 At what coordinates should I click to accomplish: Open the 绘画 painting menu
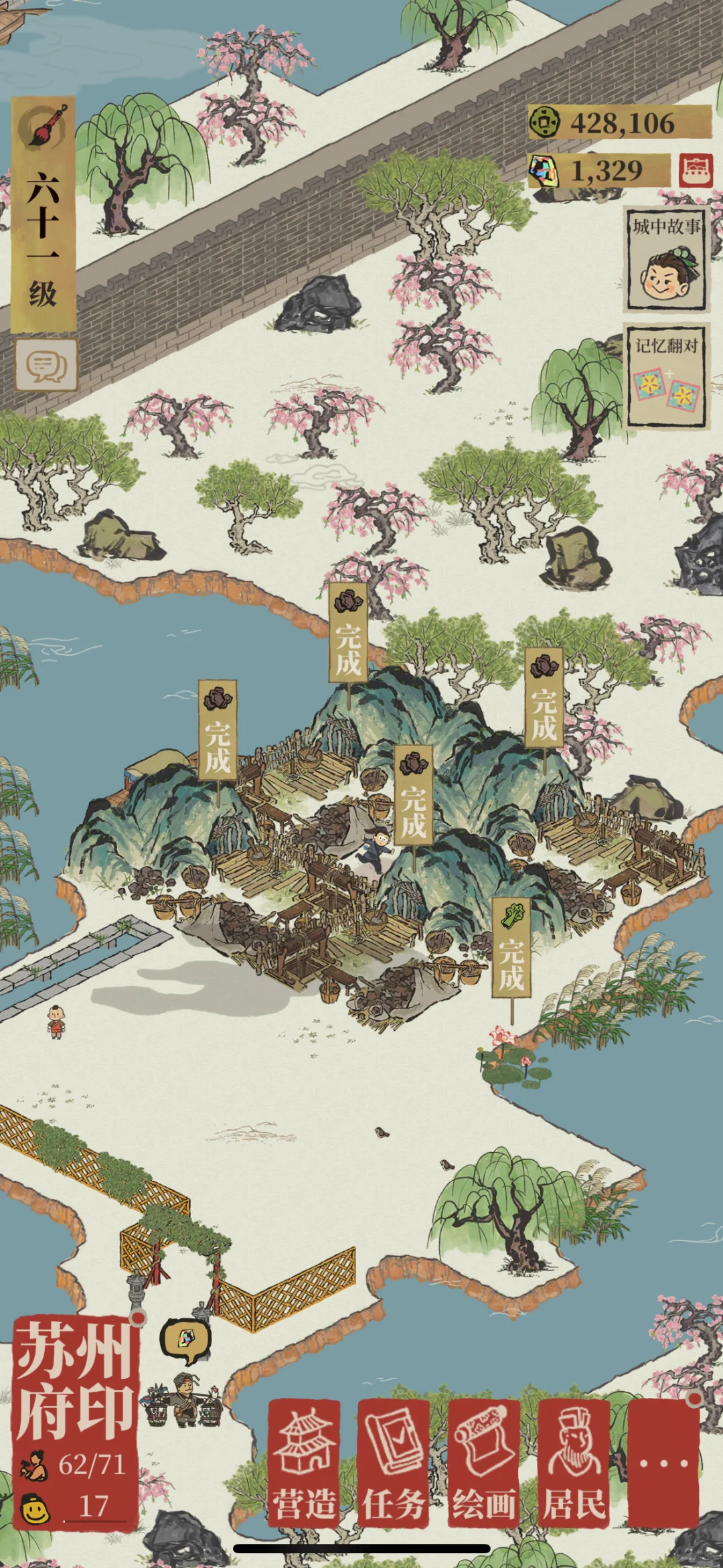(483, 1463)
